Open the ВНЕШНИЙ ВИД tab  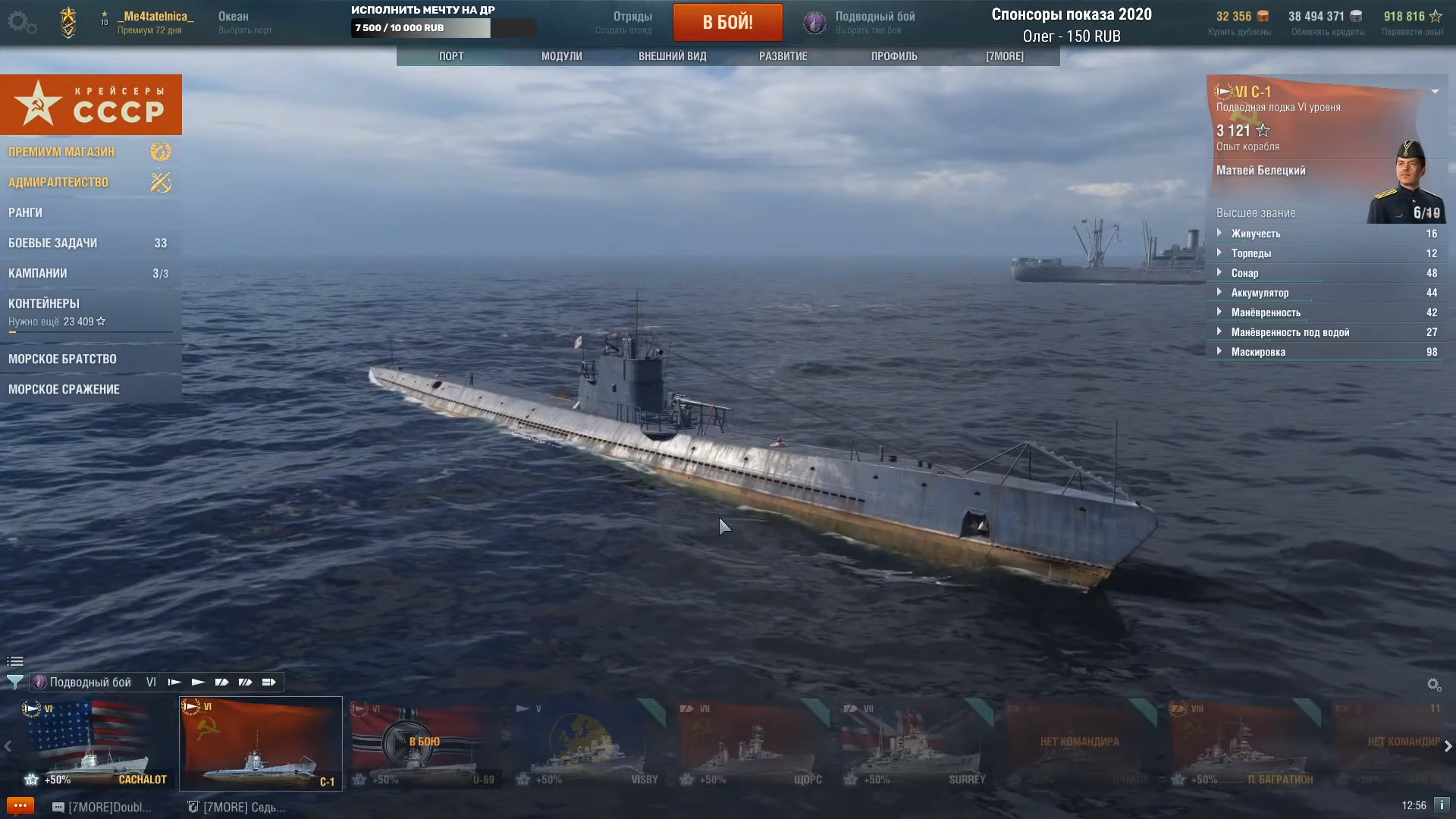(672, 56)
